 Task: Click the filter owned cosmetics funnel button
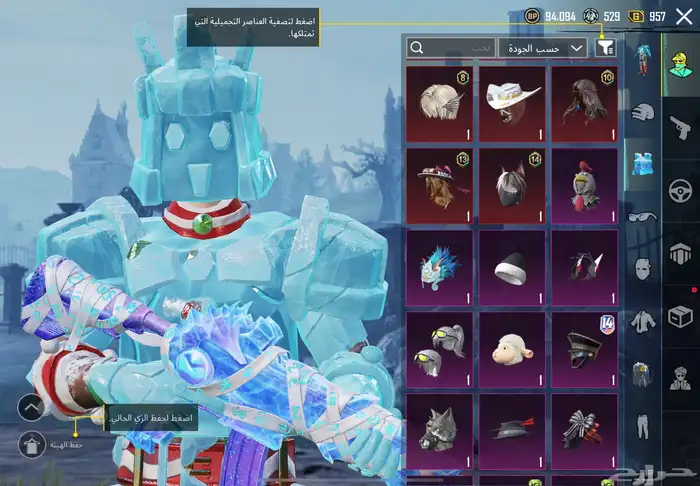(x=606, y=47)
